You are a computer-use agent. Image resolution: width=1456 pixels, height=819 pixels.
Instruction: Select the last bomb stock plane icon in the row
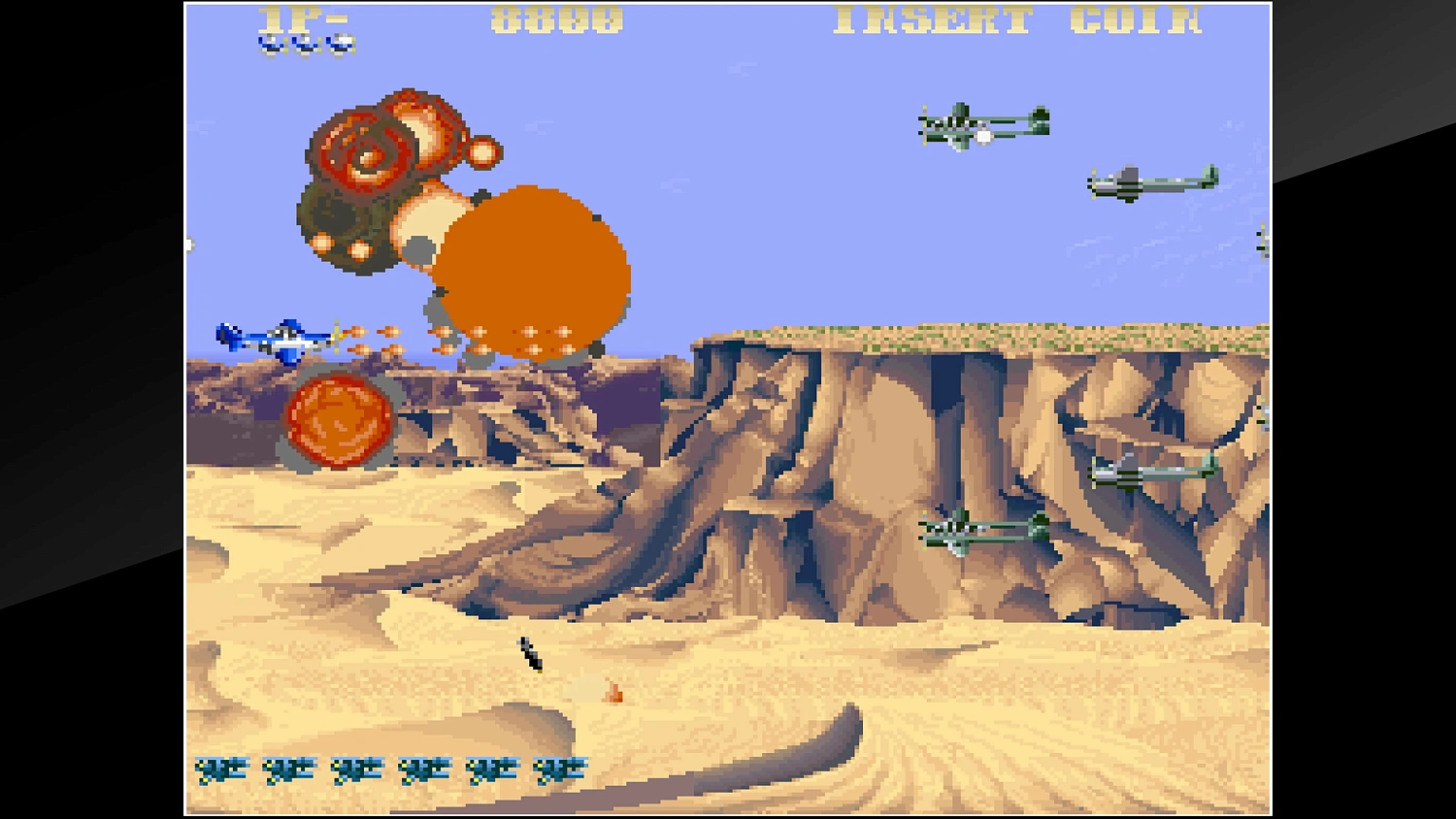(558, 768)
